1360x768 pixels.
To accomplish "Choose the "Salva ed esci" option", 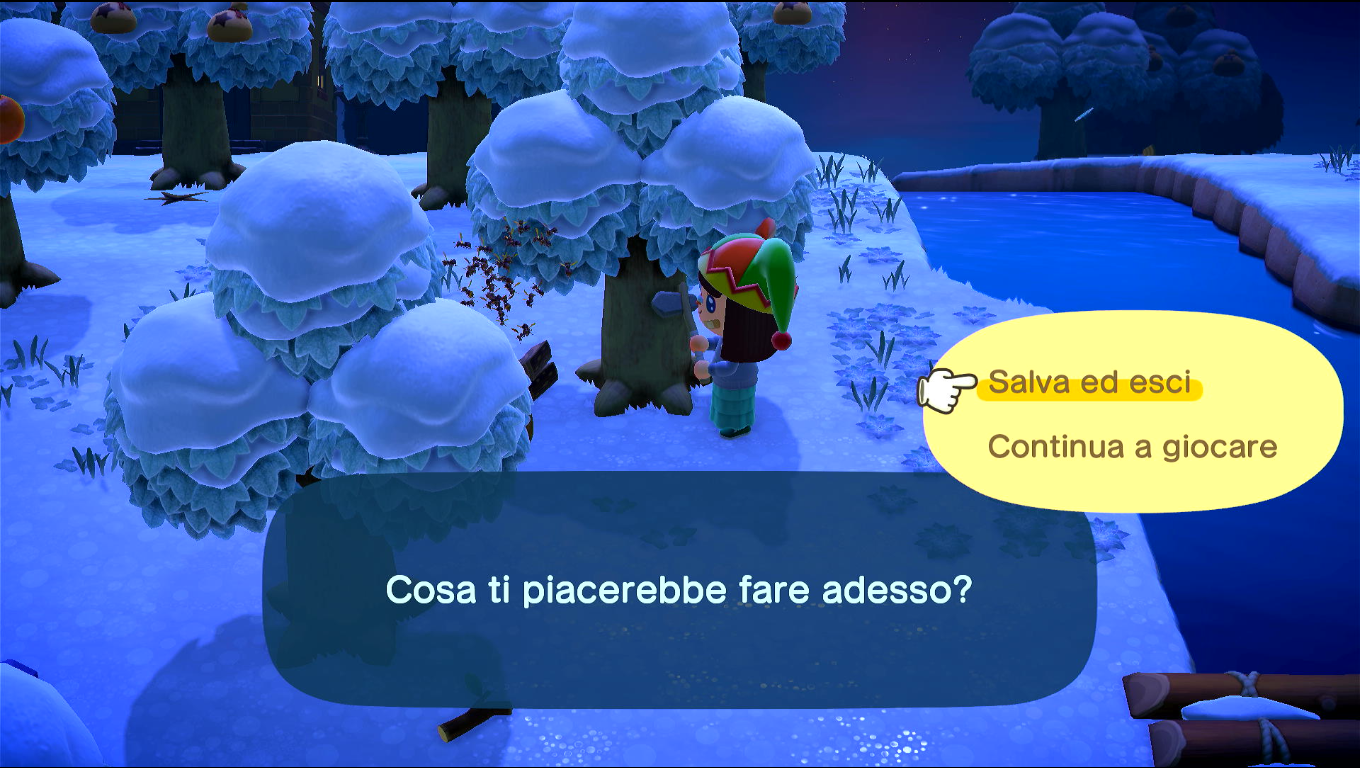I will [x=1090, y=384].
